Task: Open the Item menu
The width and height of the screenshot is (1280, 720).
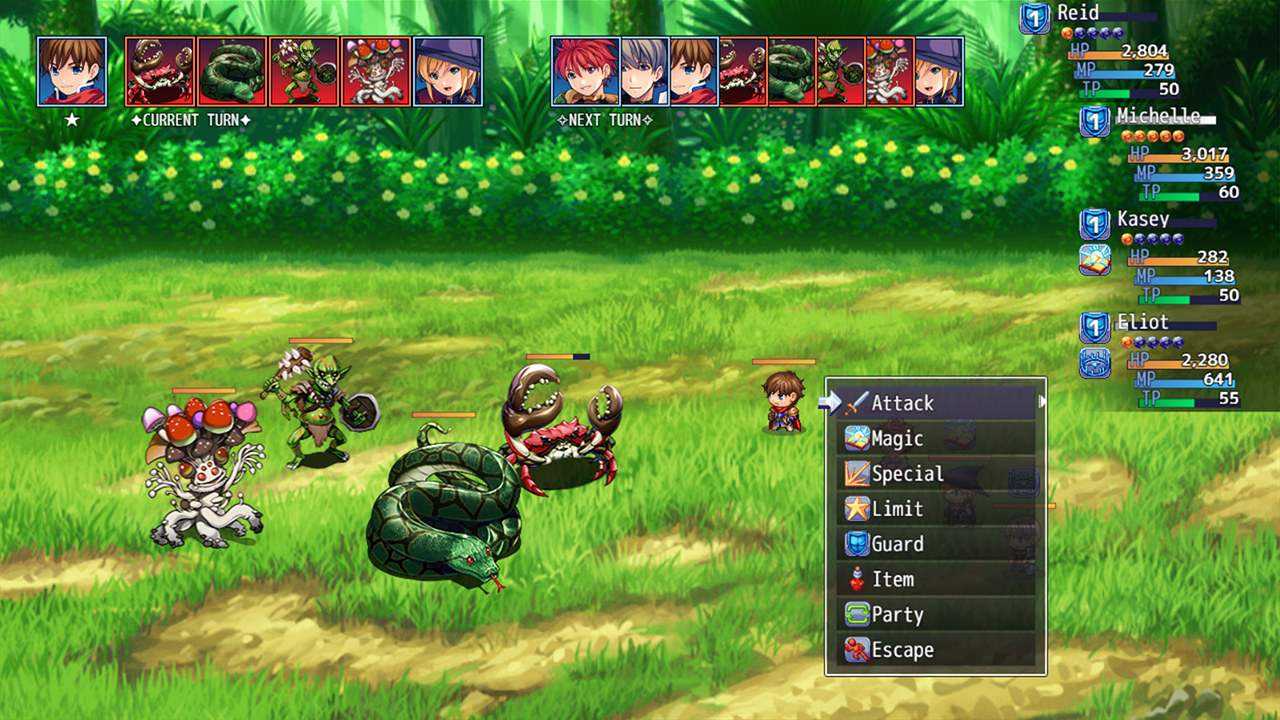Action: (x=935, y=579)
